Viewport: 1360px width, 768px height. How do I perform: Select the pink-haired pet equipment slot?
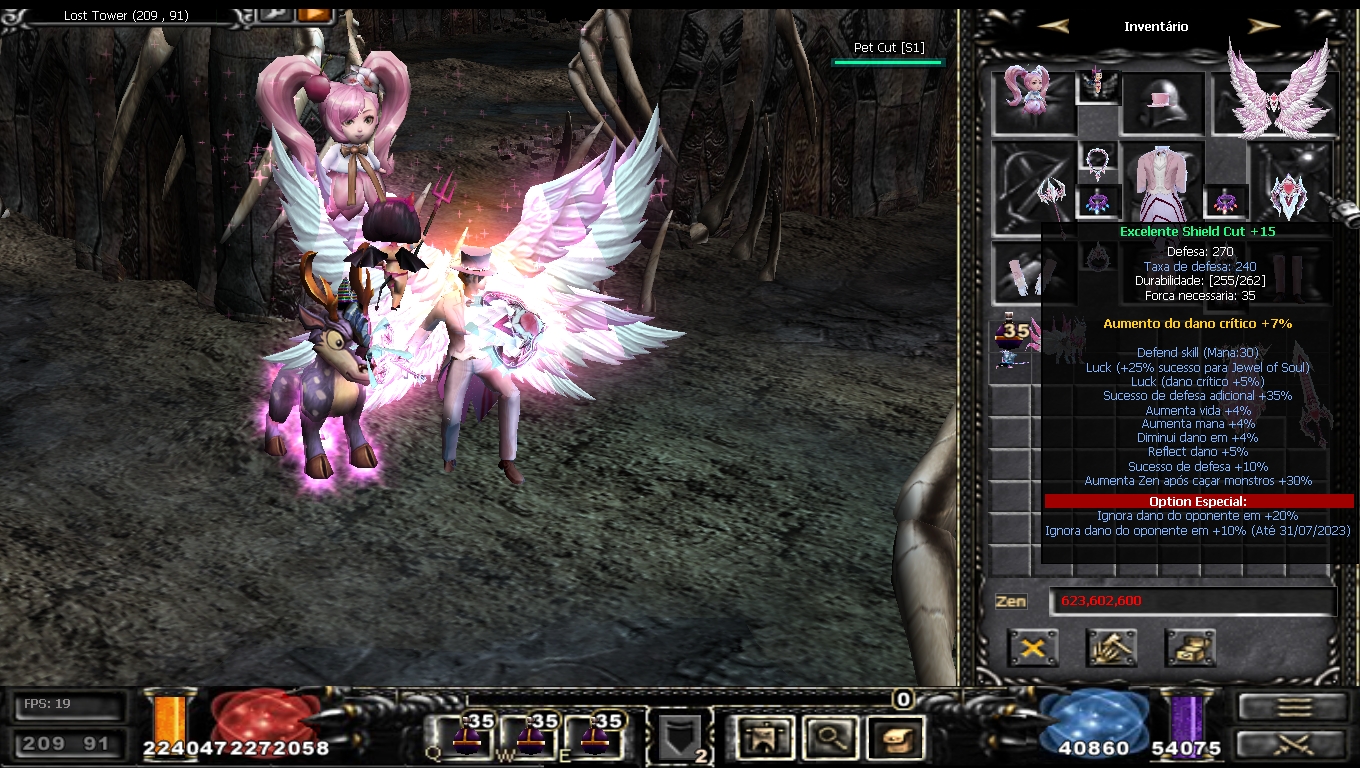click(1033, 98)
